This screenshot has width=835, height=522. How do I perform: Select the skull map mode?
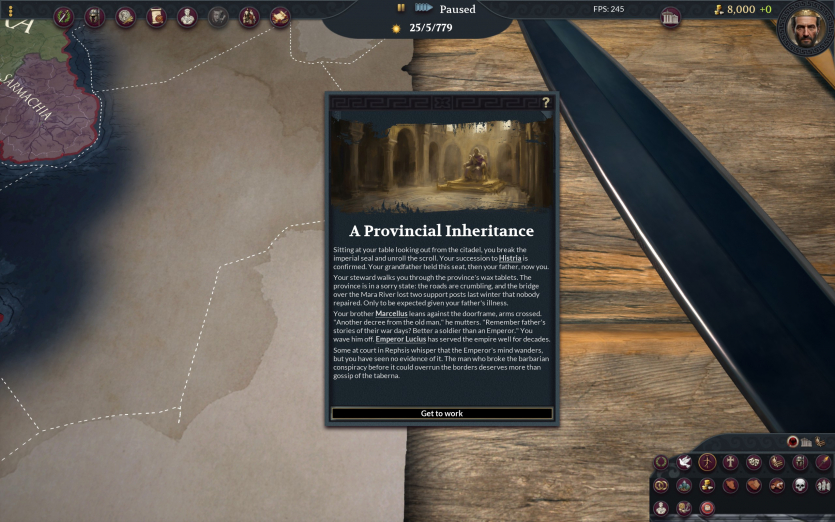(x=800, y=485)
